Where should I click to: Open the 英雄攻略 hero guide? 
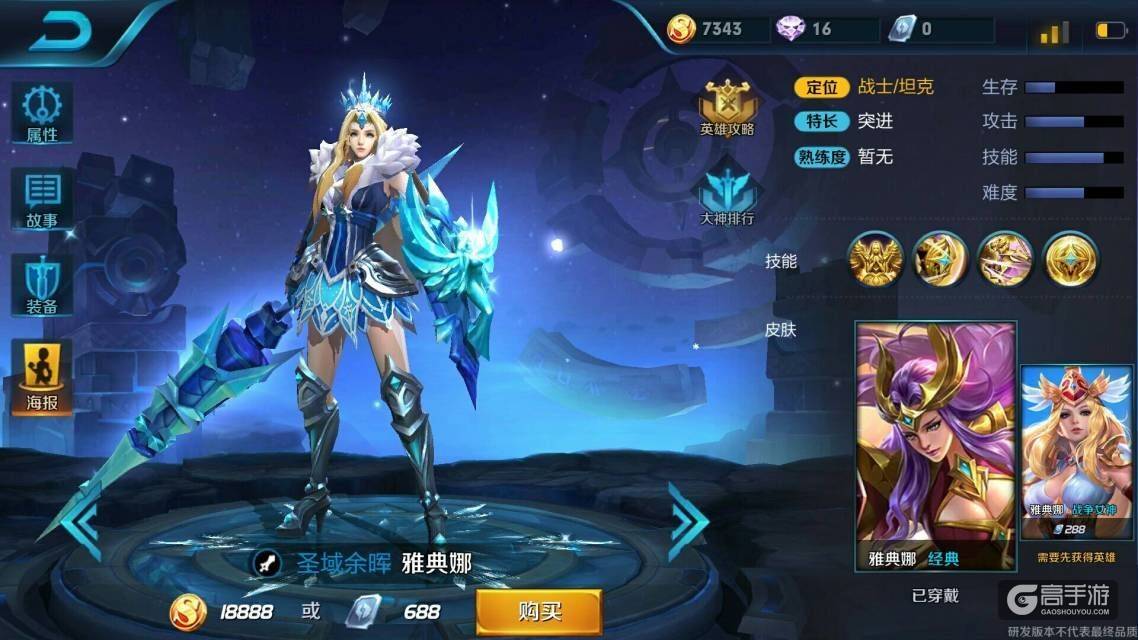pyautogui.click(x=727, y=109)
